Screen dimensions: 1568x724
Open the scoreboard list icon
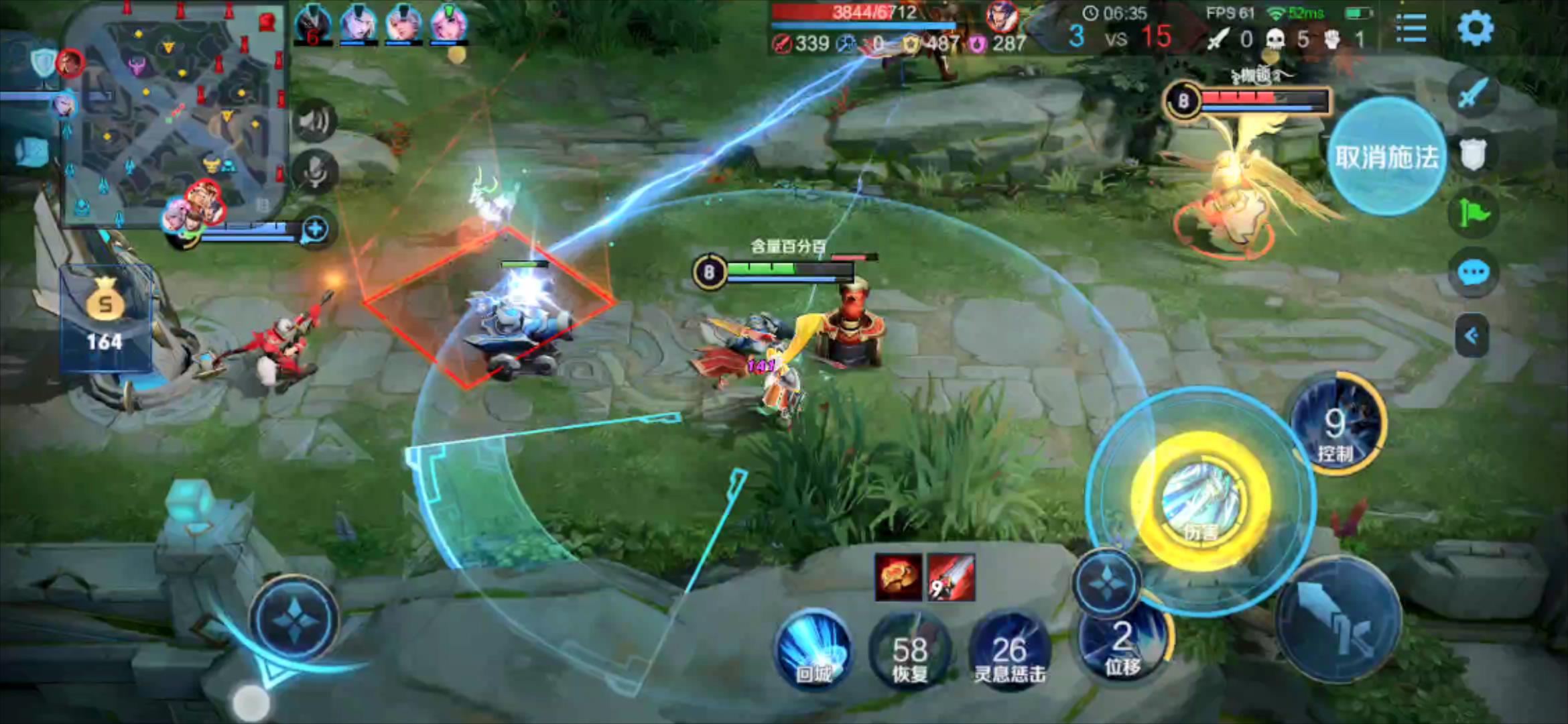(x=1411, y=28)
